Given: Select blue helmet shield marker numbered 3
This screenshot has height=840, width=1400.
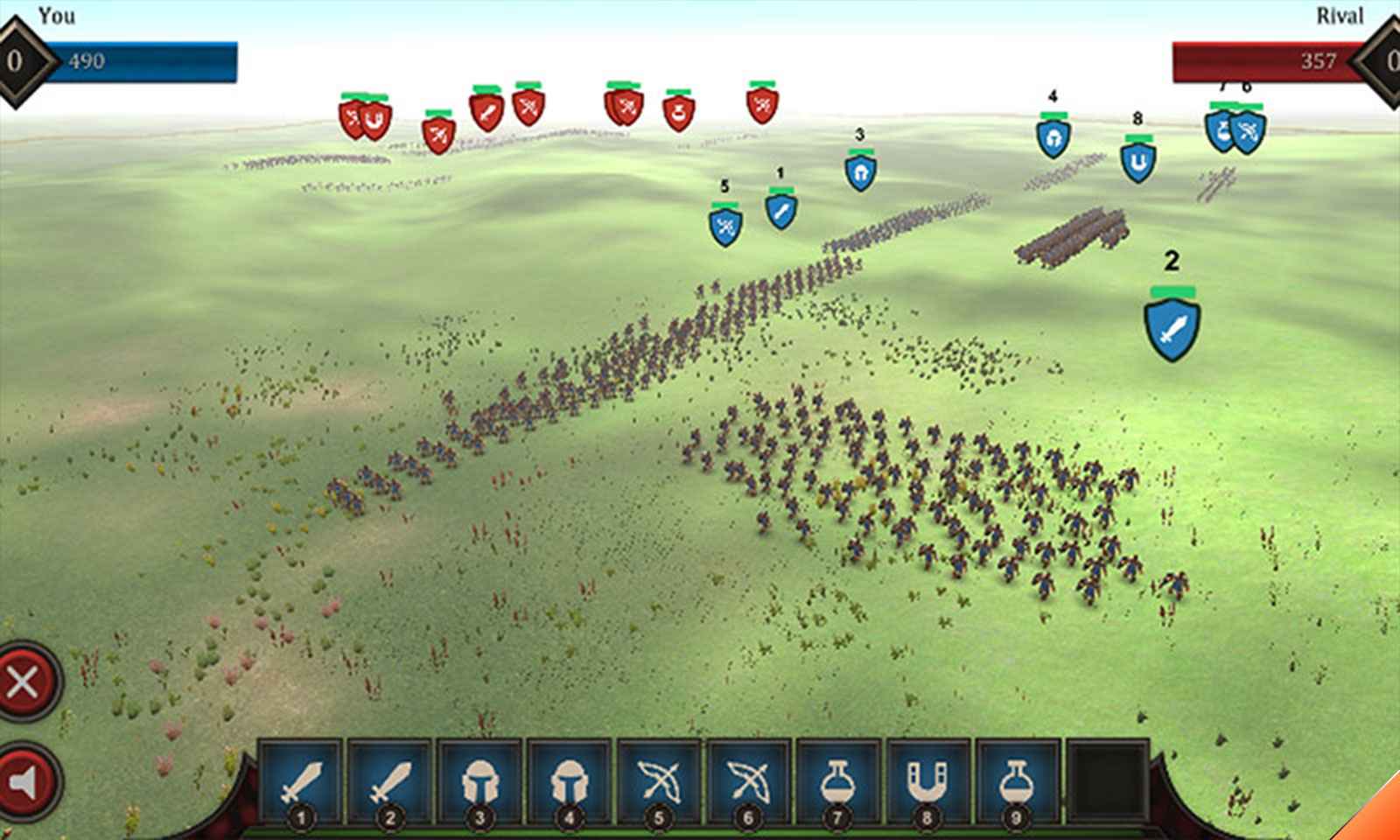Looking at the screenshot, I should [860, 172].
